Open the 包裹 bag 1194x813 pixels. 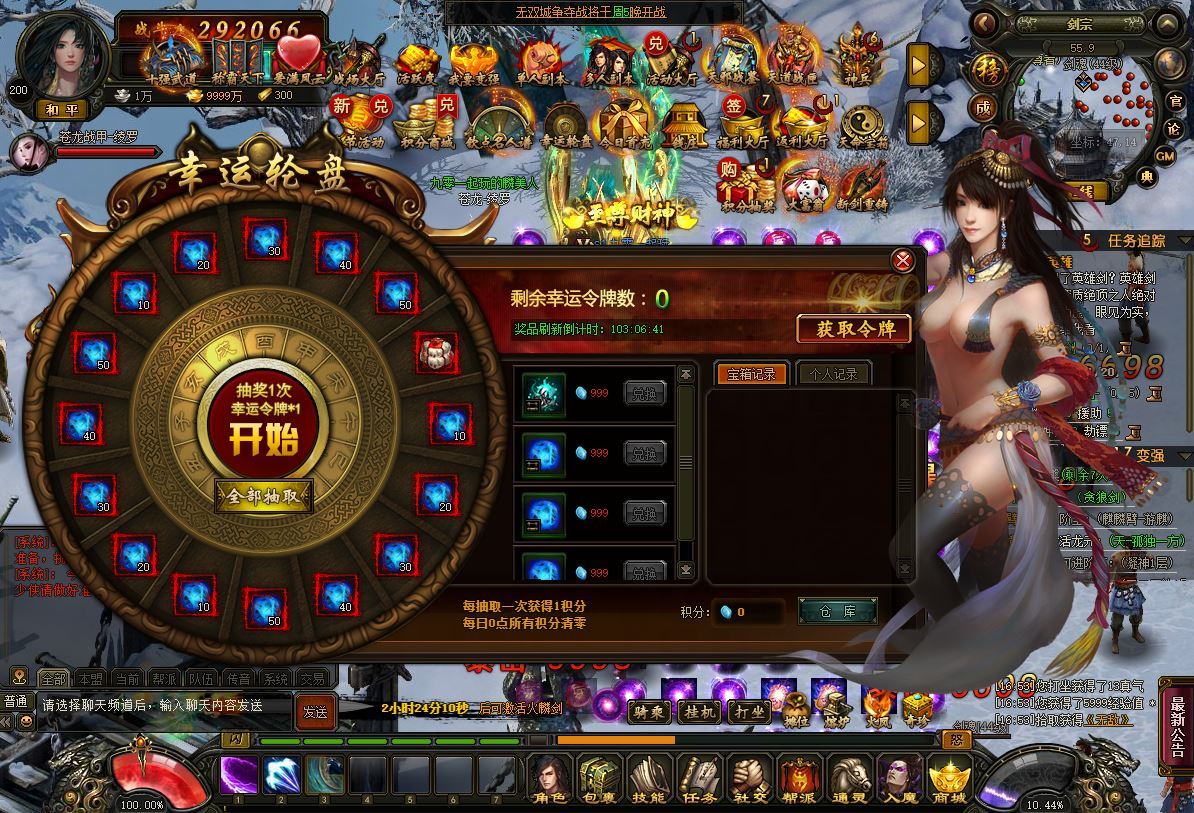[598, 780]
